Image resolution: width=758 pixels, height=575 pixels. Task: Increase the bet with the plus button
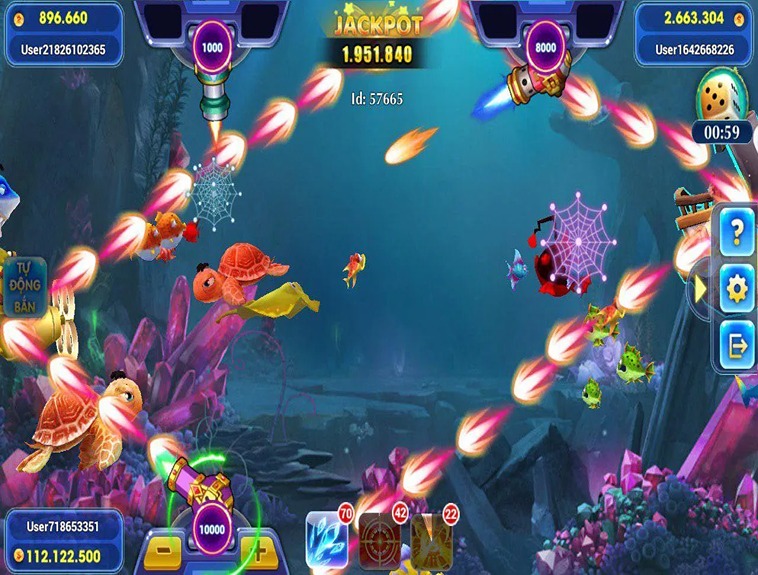tap(257, 551)
